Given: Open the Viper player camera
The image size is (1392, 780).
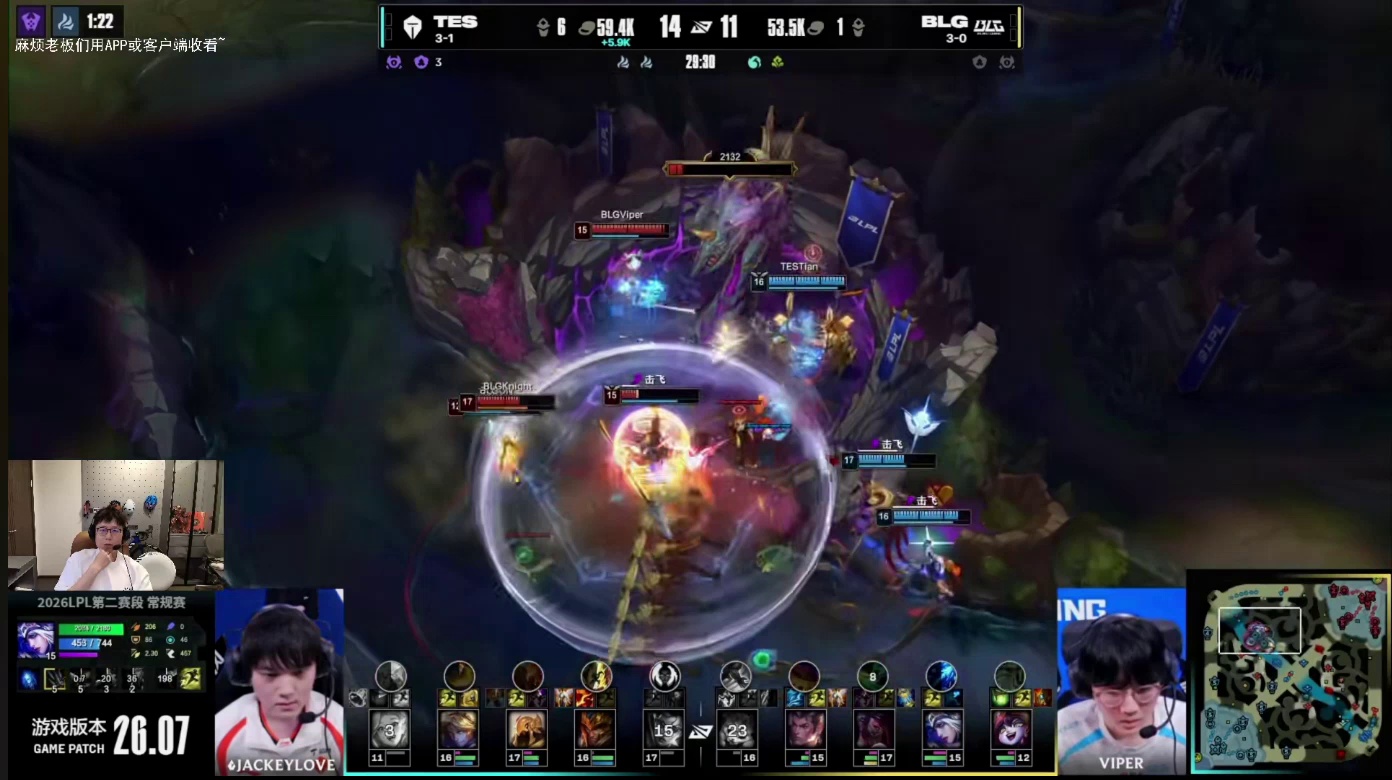Looking at the screenshot, I should (x=1121, y=681).
